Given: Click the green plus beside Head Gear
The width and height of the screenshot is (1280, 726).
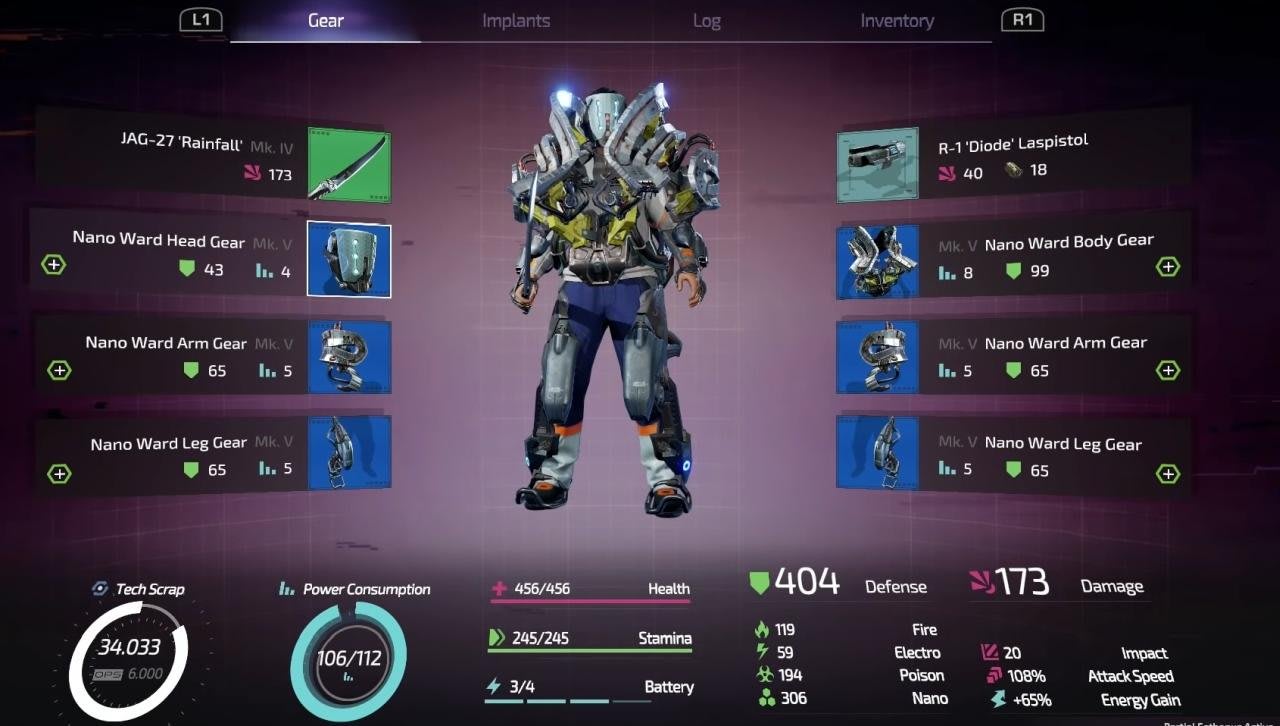Looking at the screenshot, I should (53, 265).
